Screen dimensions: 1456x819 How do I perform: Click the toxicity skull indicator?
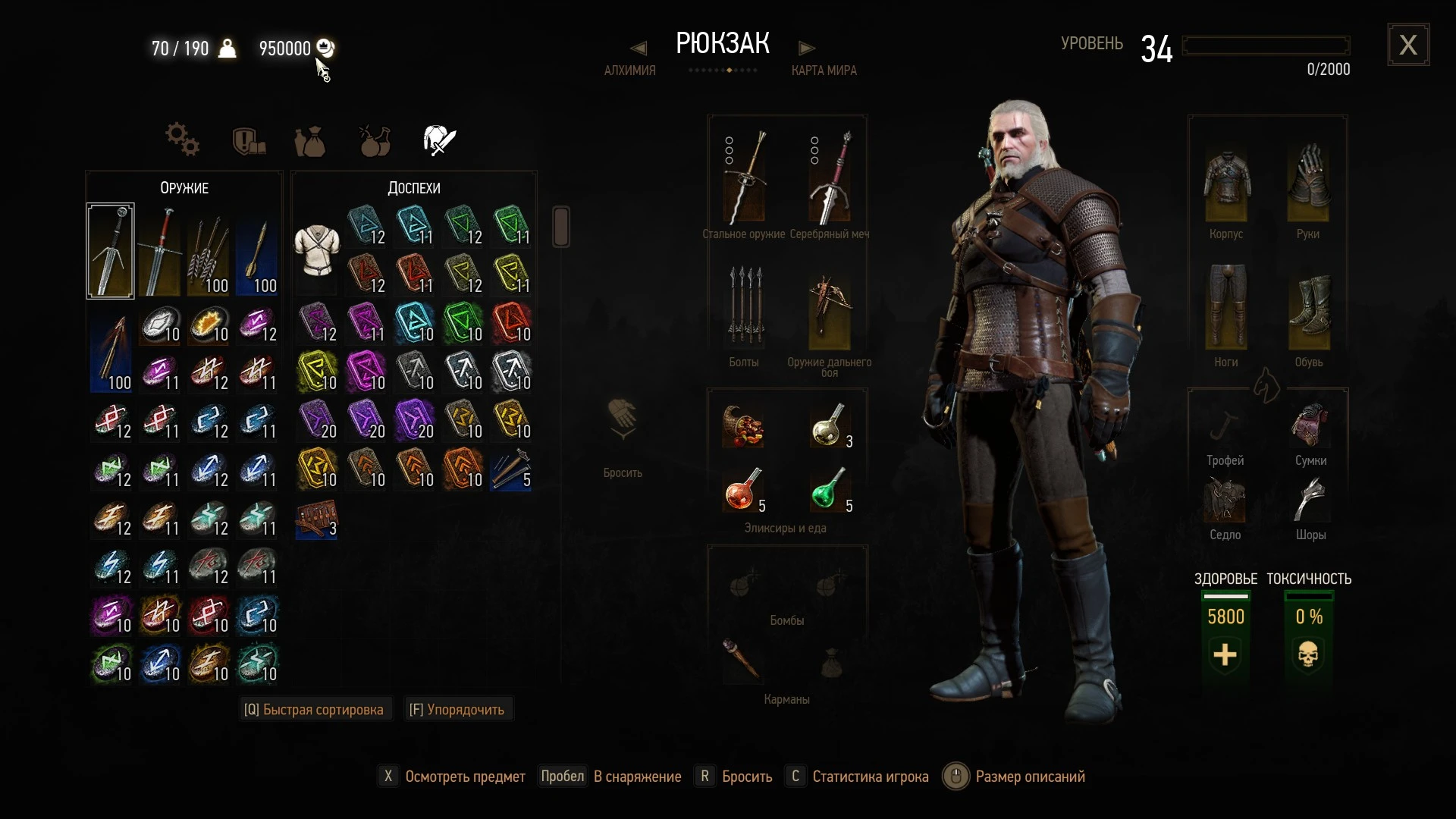click(1307, 654)
